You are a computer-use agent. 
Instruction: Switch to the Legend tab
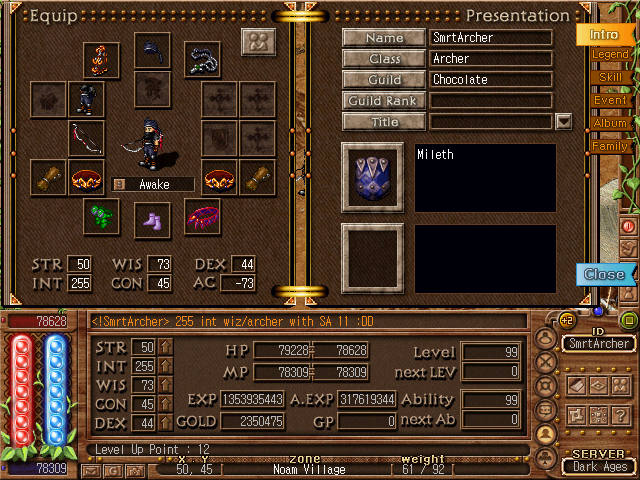pyautogui.click(x=609, y=54)
